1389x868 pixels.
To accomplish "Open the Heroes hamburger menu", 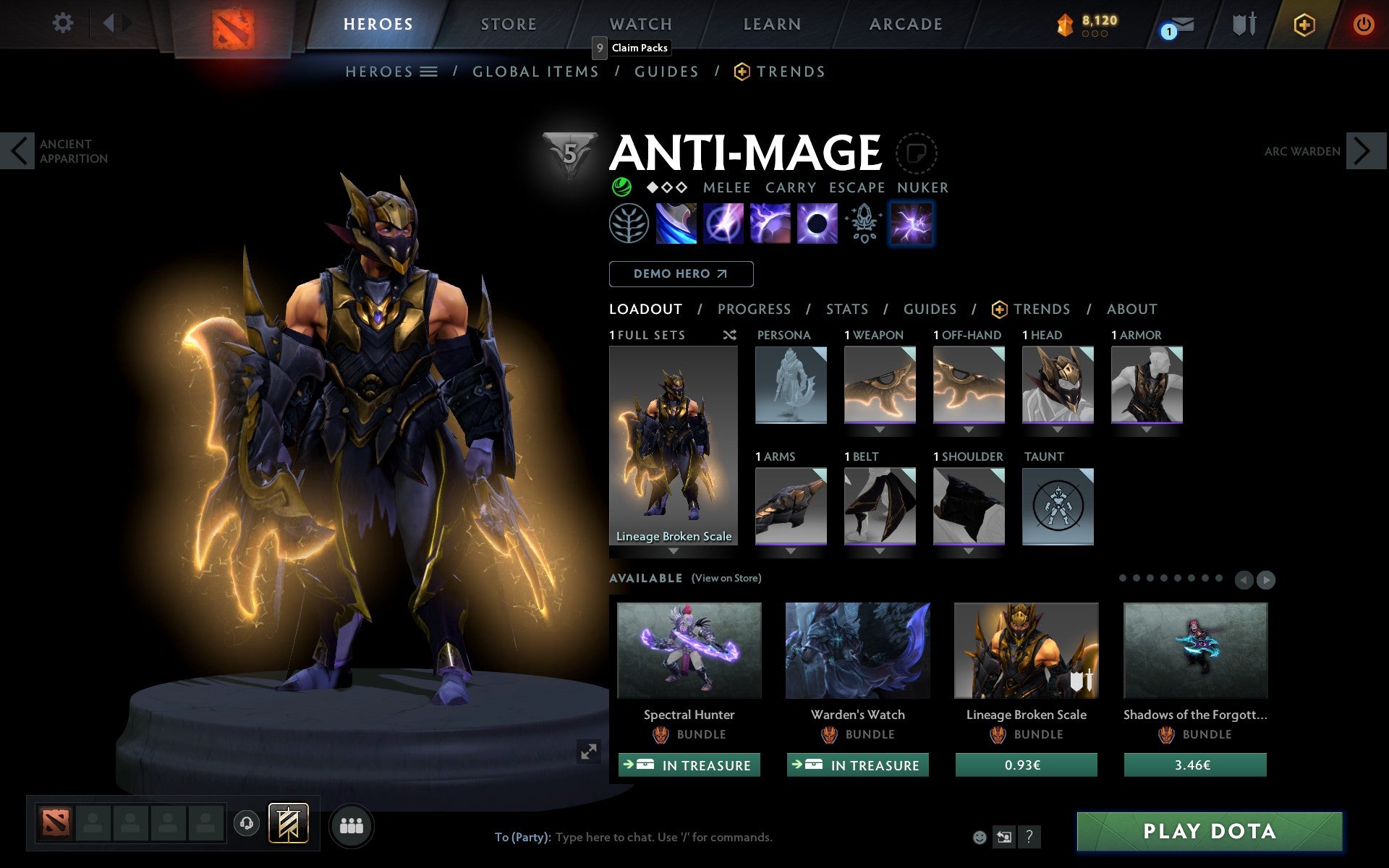I will (429, 72).
